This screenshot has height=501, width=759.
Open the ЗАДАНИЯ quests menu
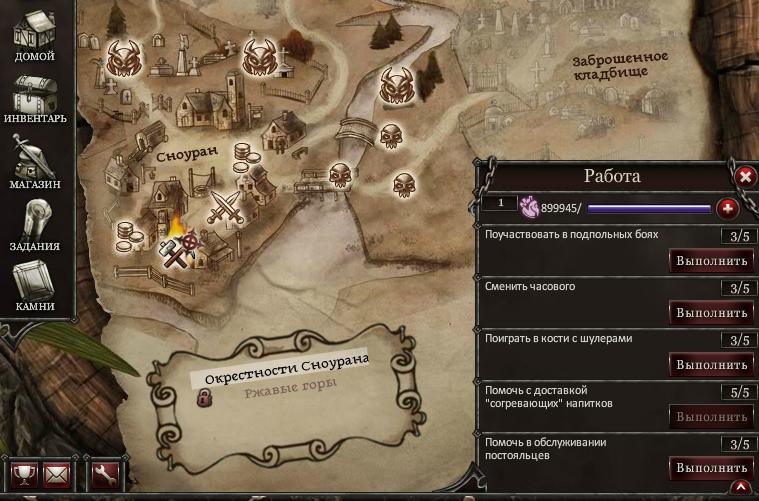(34, 225)
